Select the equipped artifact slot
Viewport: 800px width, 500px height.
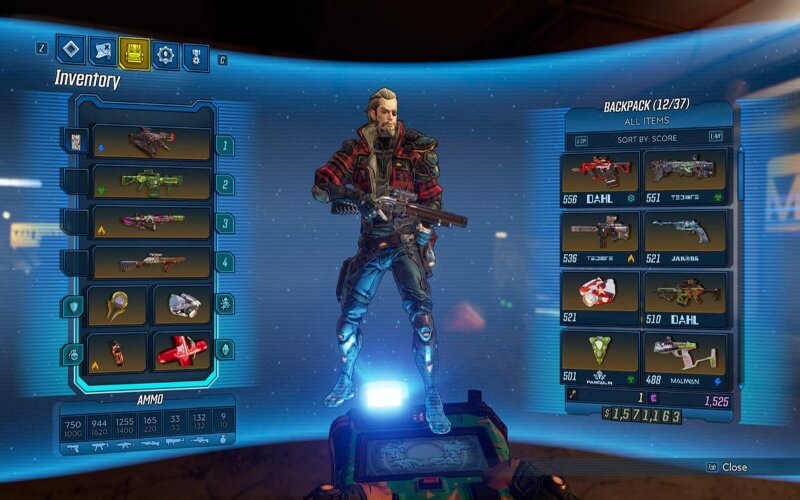(x=182, y=305)
